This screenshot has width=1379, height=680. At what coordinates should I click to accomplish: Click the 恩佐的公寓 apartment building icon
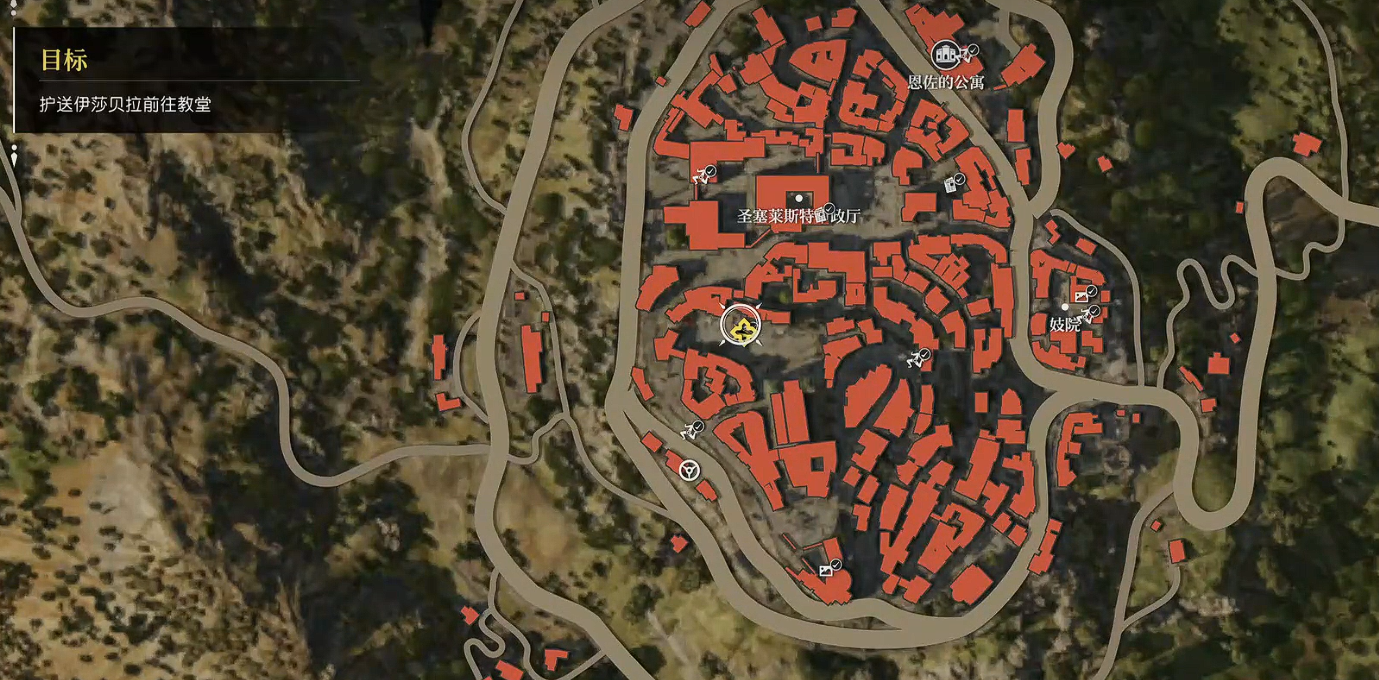(943, 55)
